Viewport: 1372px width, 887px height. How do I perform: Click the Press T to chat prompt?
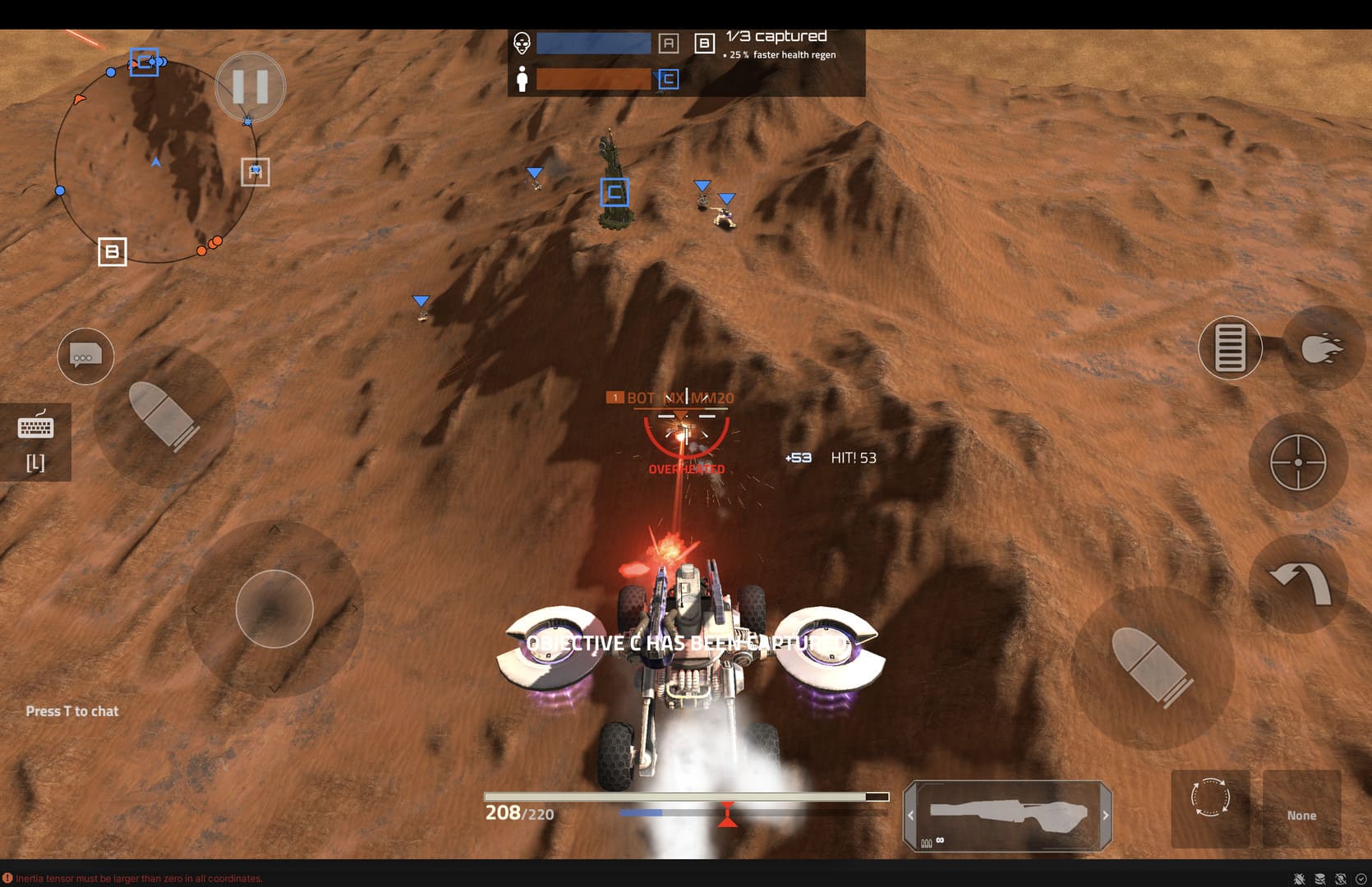tap(72, 711)
